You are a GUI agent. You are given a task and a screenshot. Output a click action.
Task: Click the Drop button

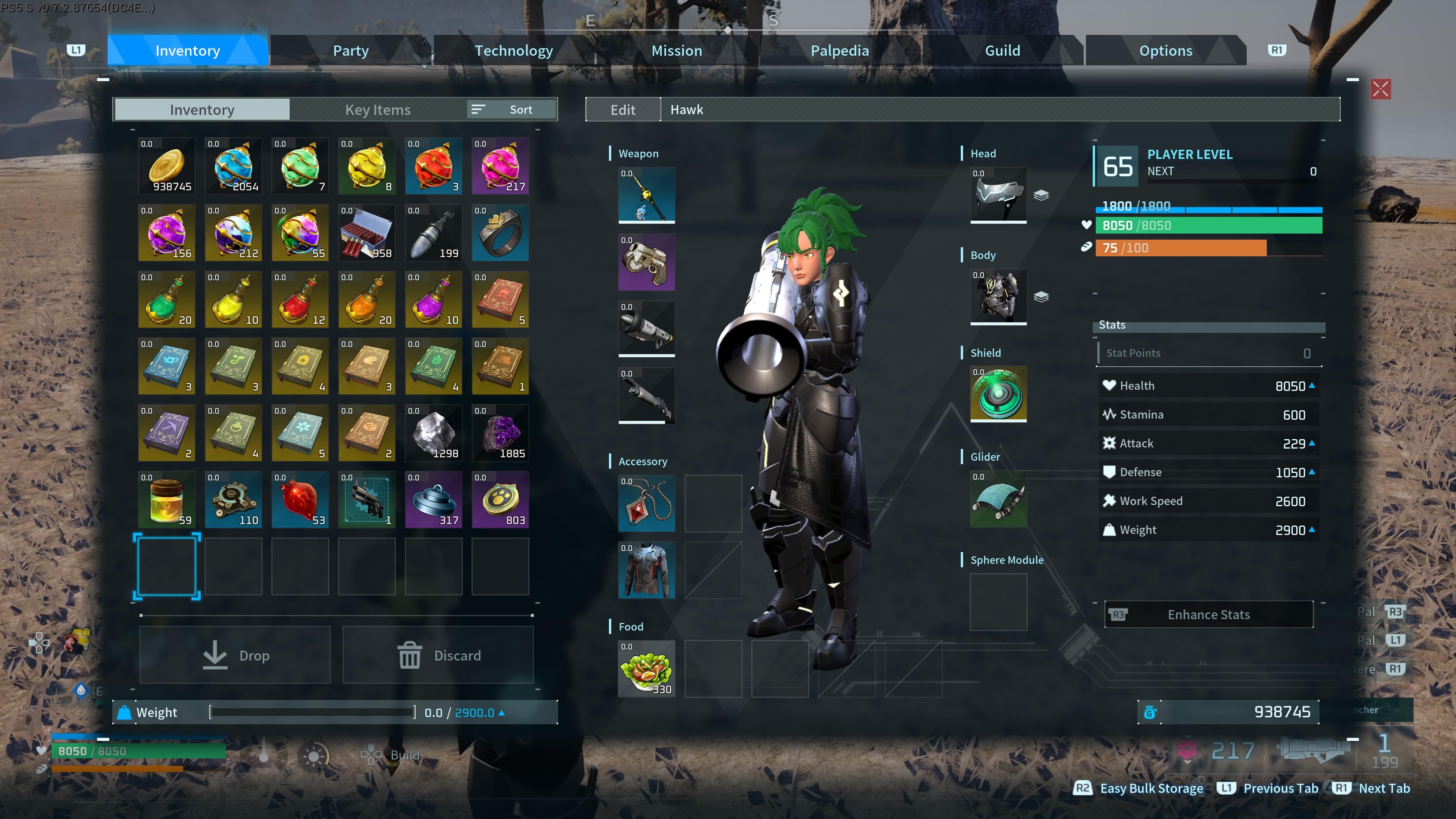pos(235,655)
